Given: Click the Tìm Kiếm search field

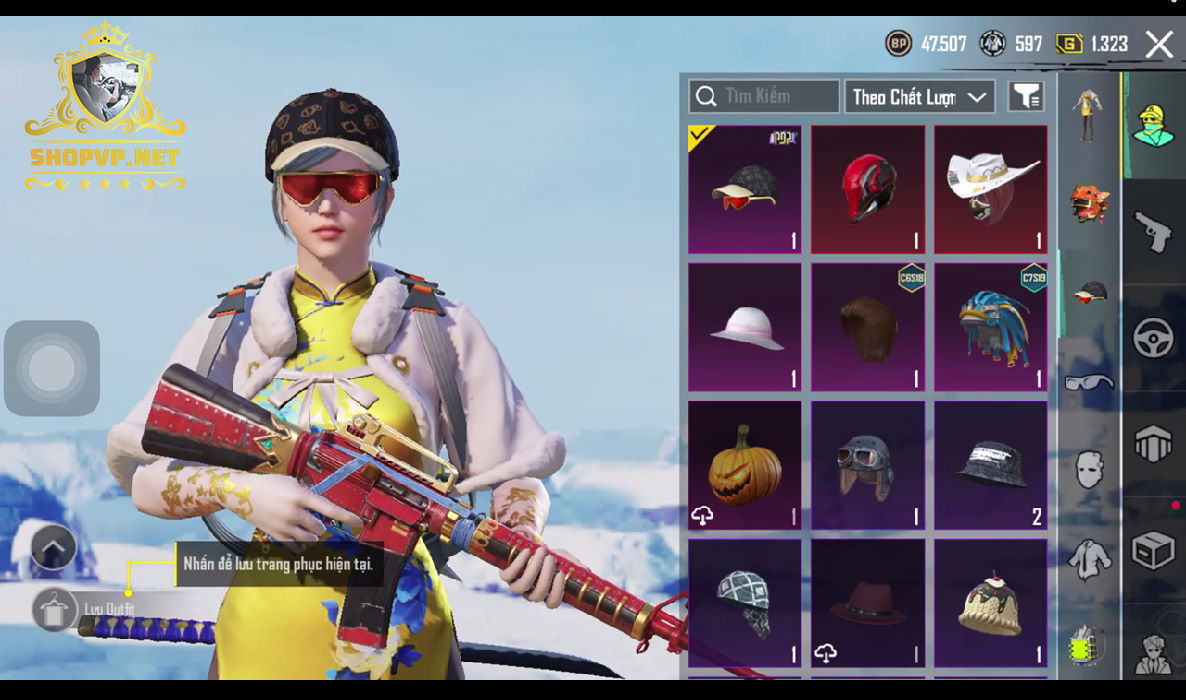Looking at the screenshot, I should (764, 97).
